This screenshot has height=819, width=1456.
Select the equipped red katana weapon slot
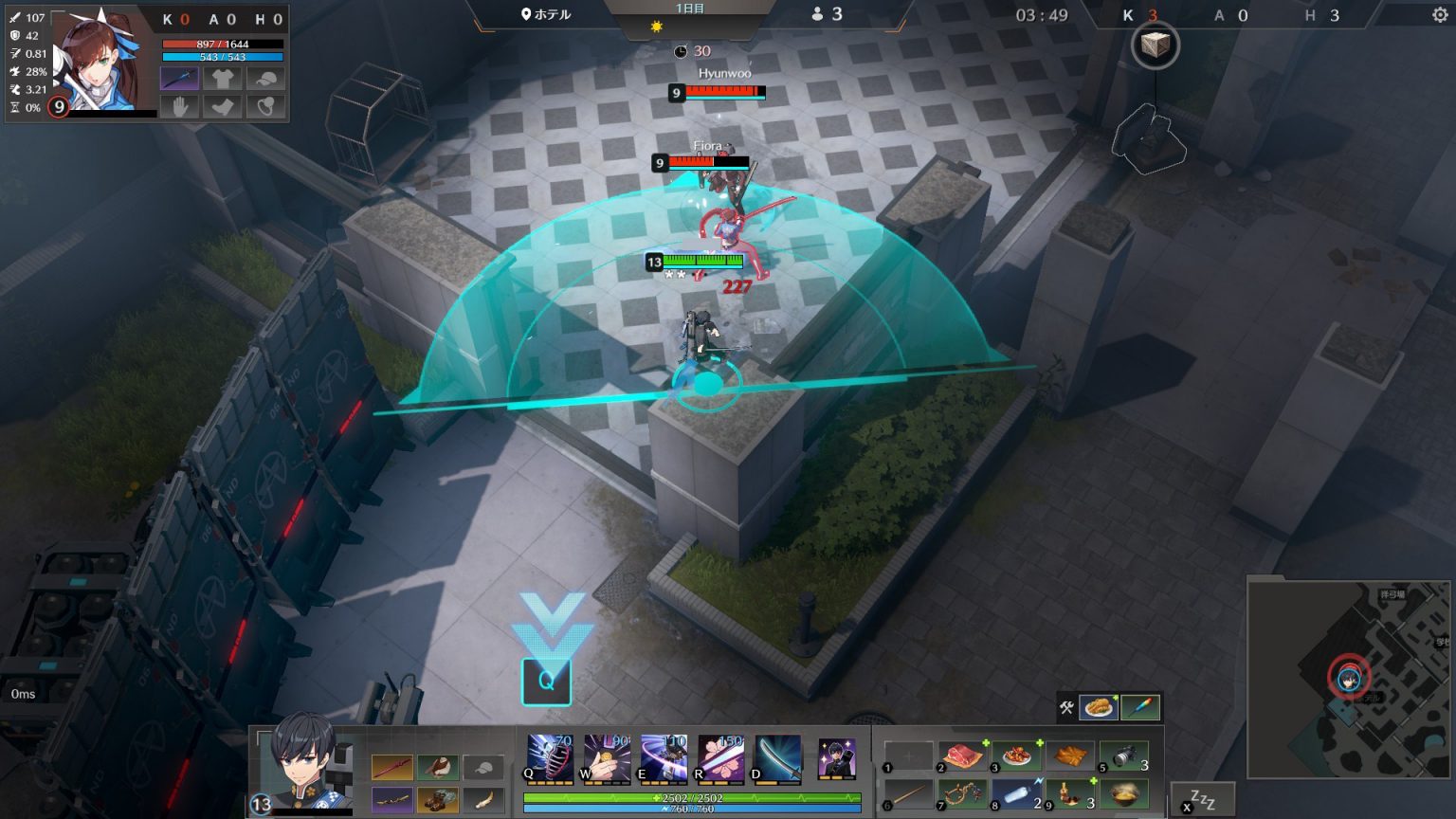pos(391,767)
